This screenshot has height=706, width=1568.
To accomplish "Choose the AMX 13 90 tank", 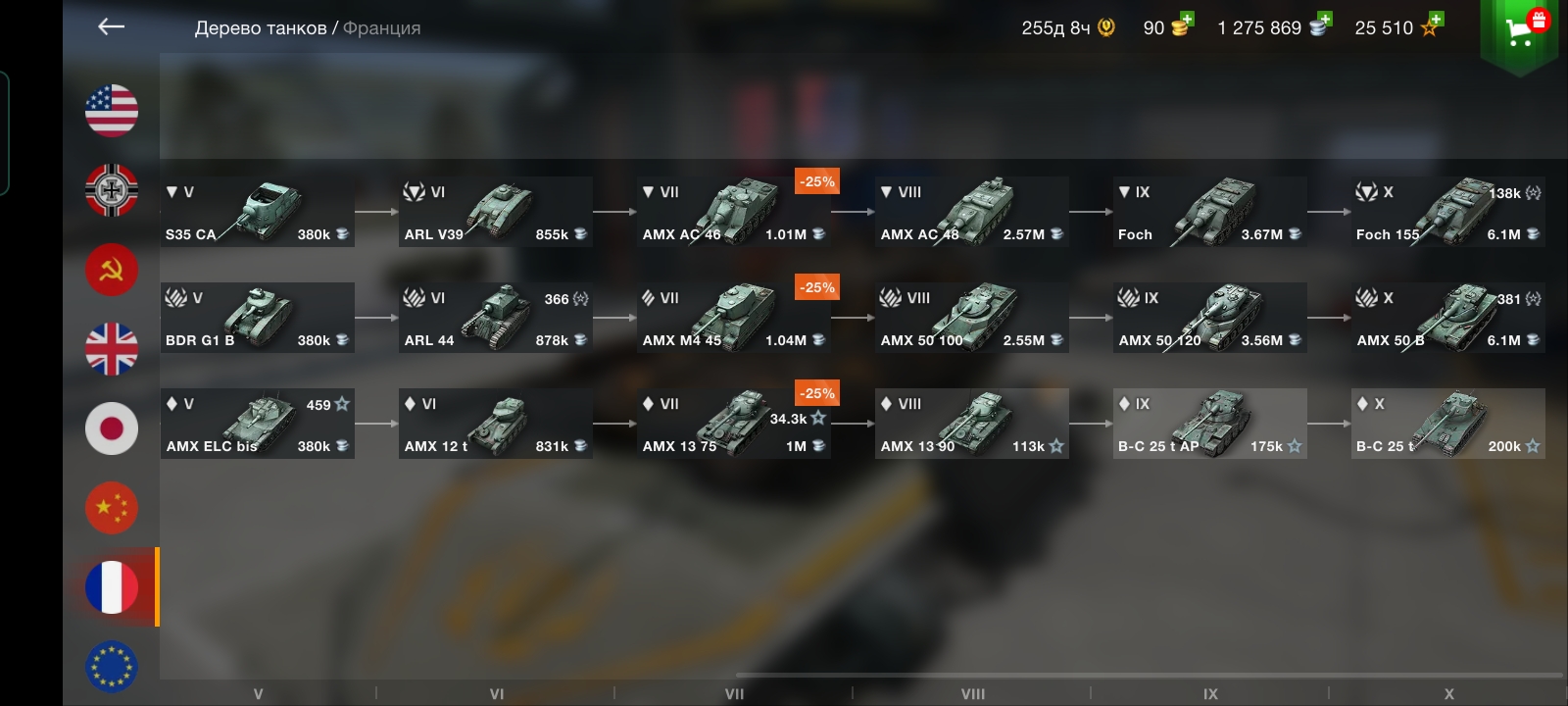I will (972, 424).
